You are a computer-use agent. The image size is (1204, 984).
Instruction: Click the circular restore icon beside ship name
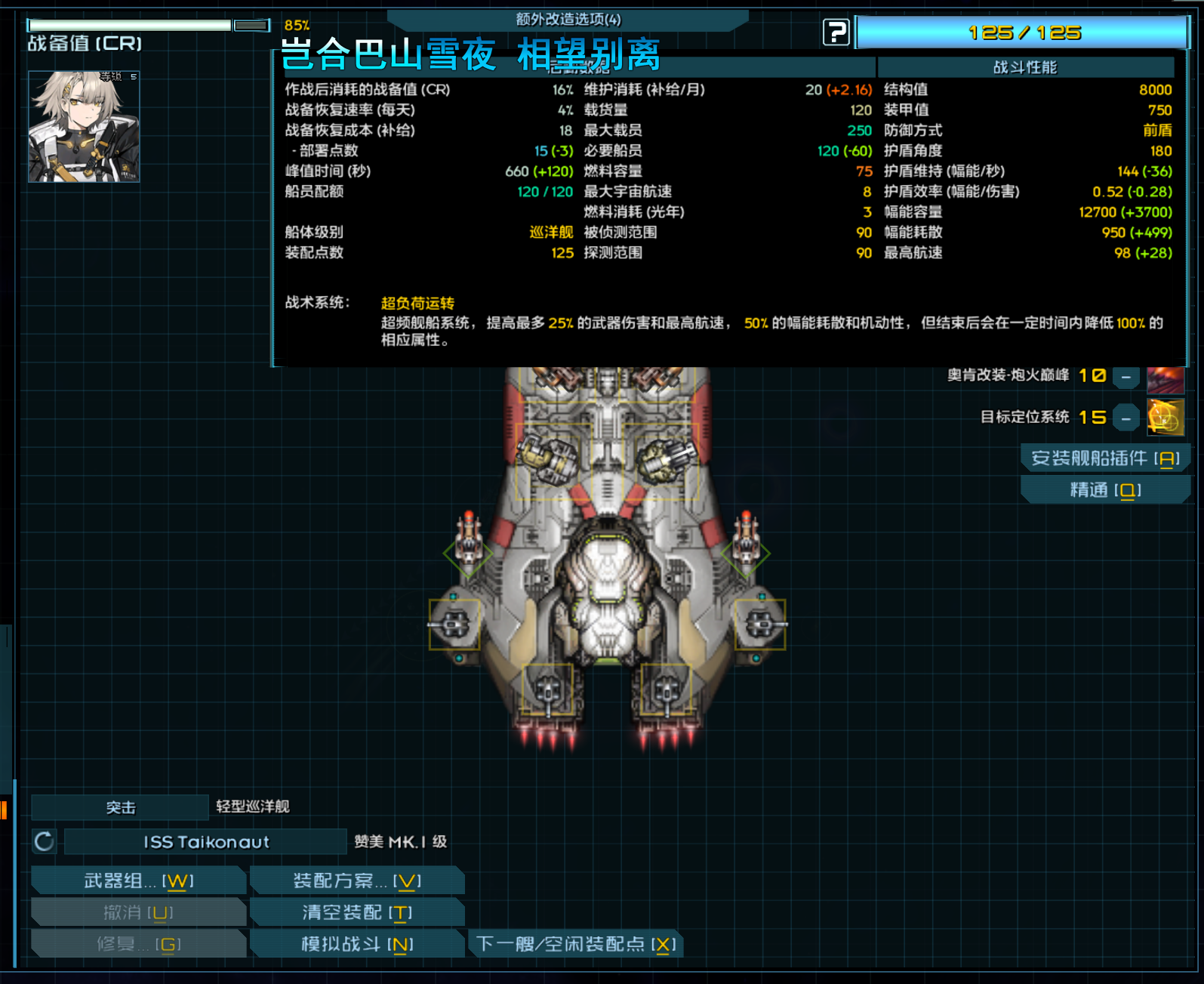pyautogui.click(x=44, y=841)
